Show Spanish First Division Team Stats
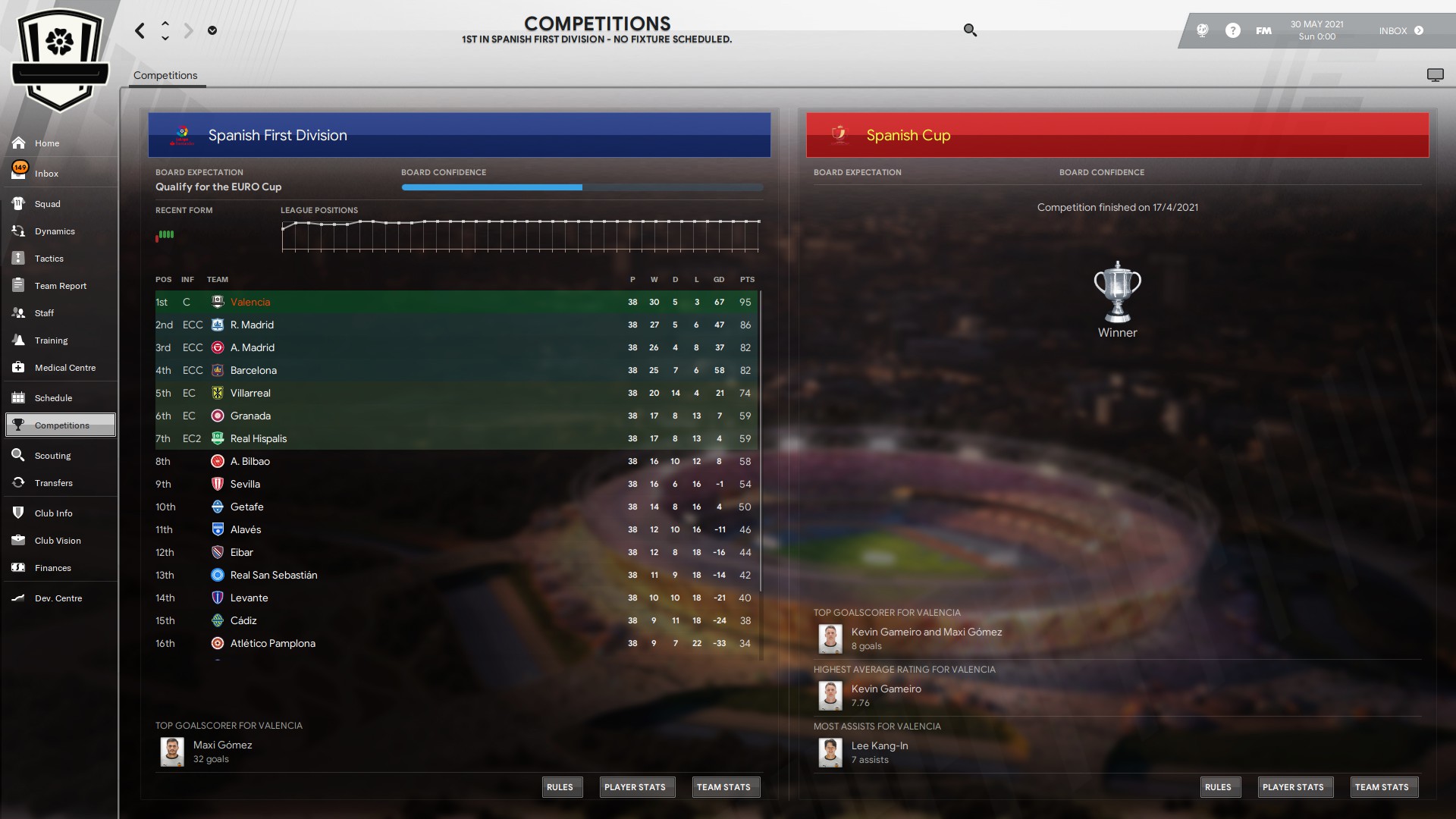This screenshot has width=1456, height=819. [723, 787]
